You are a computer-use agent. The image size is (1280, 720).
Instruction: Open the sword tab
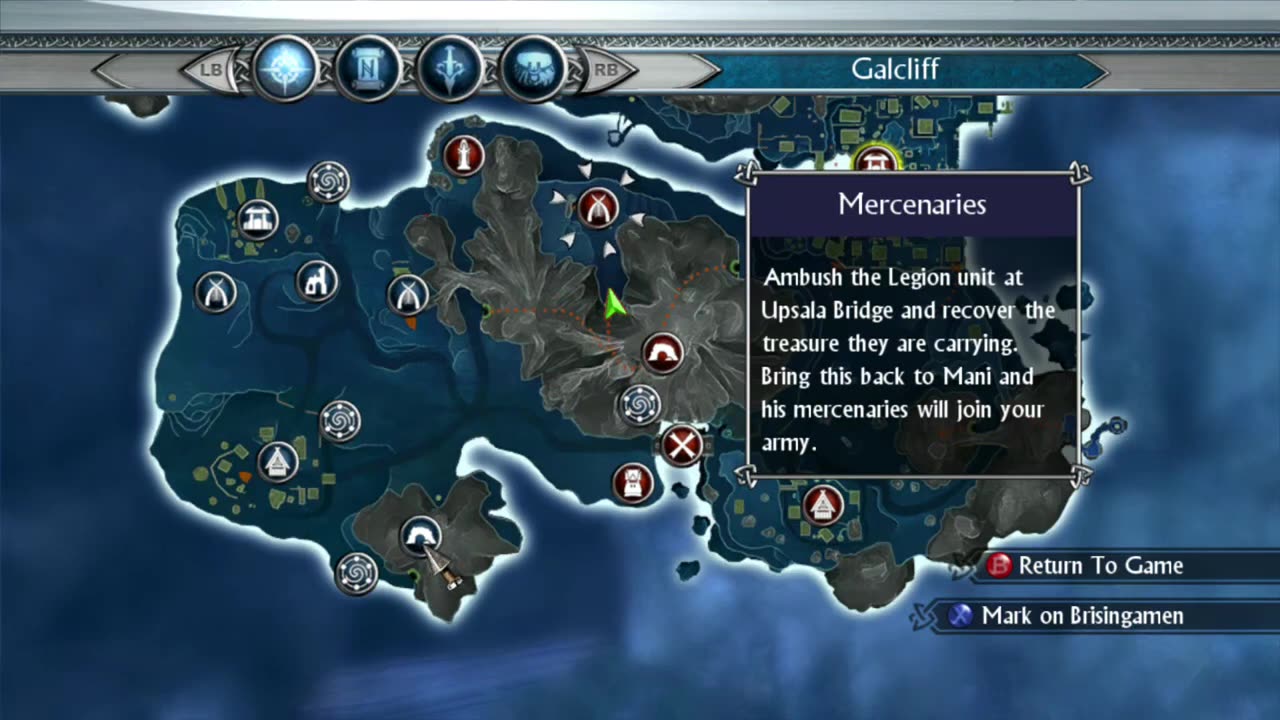450,70
